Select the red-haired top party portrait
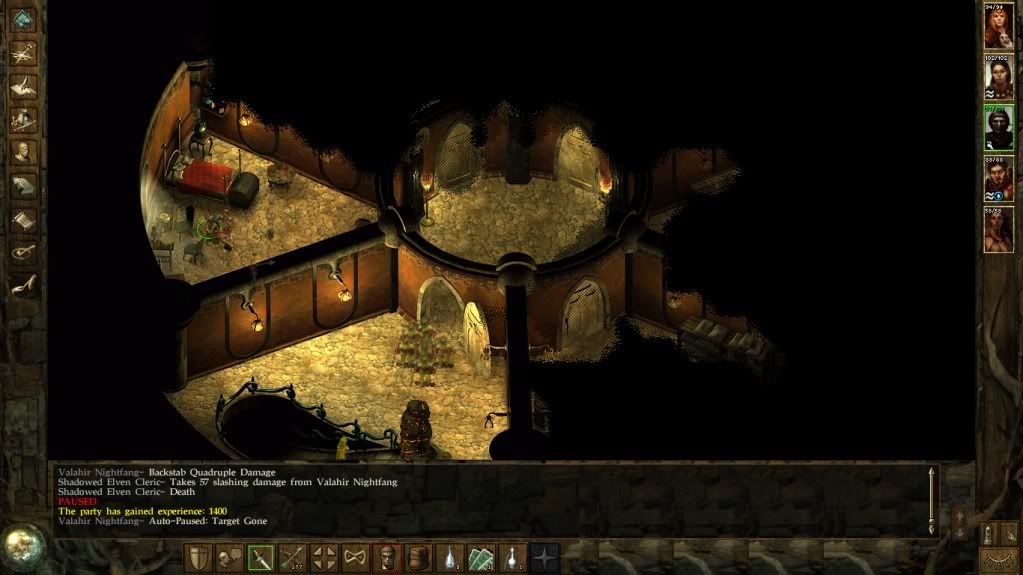The height and width of the screenshot is (575, 1023). pos(997,27)
